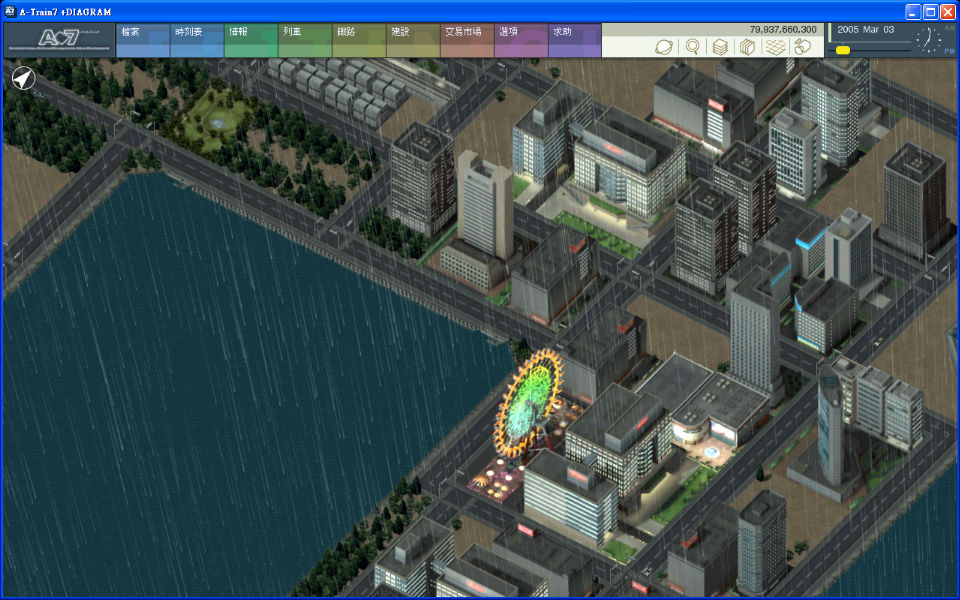Open the 時刻表 timetable menu
The image size is (960, 600).
click(196, 41)
